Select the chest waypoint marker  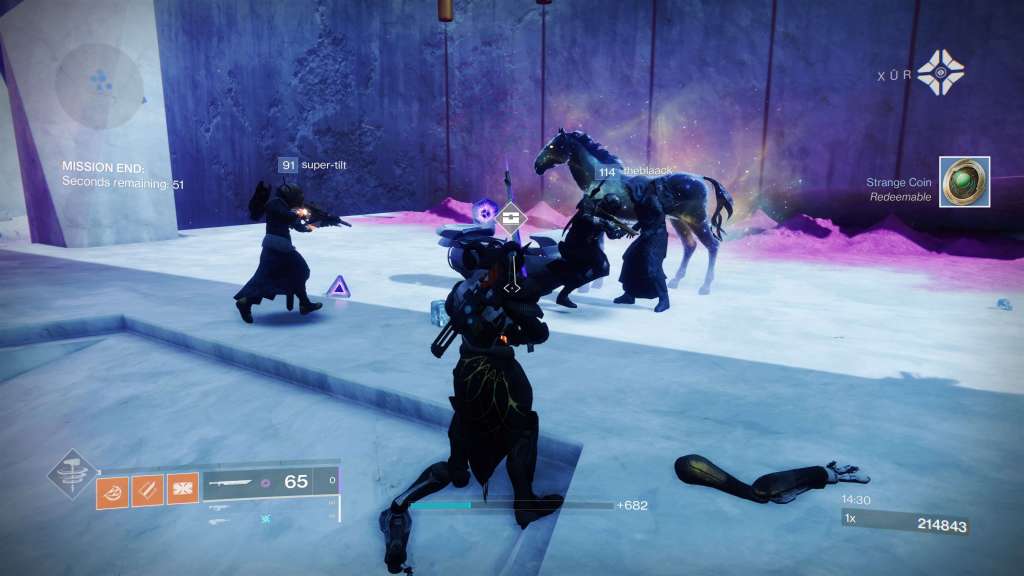[511, 217]
